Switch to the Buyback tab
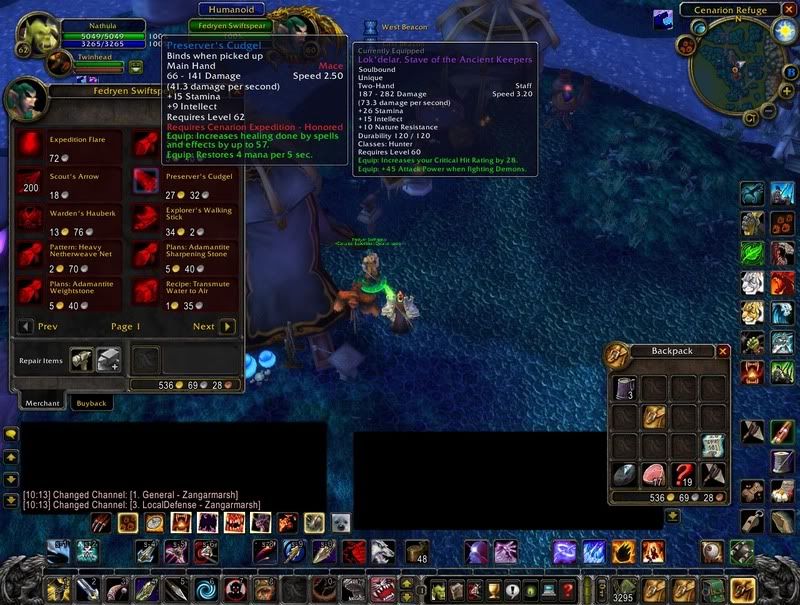800x605 pixels. (x=92, y=402)
